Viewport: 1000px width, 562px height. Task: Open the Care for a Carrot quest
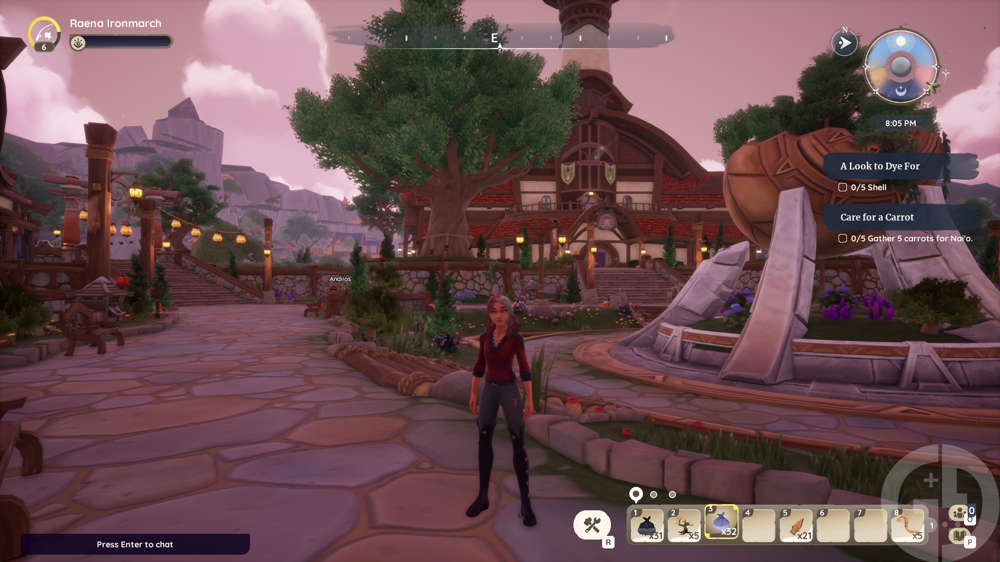[x=900, y=217]
